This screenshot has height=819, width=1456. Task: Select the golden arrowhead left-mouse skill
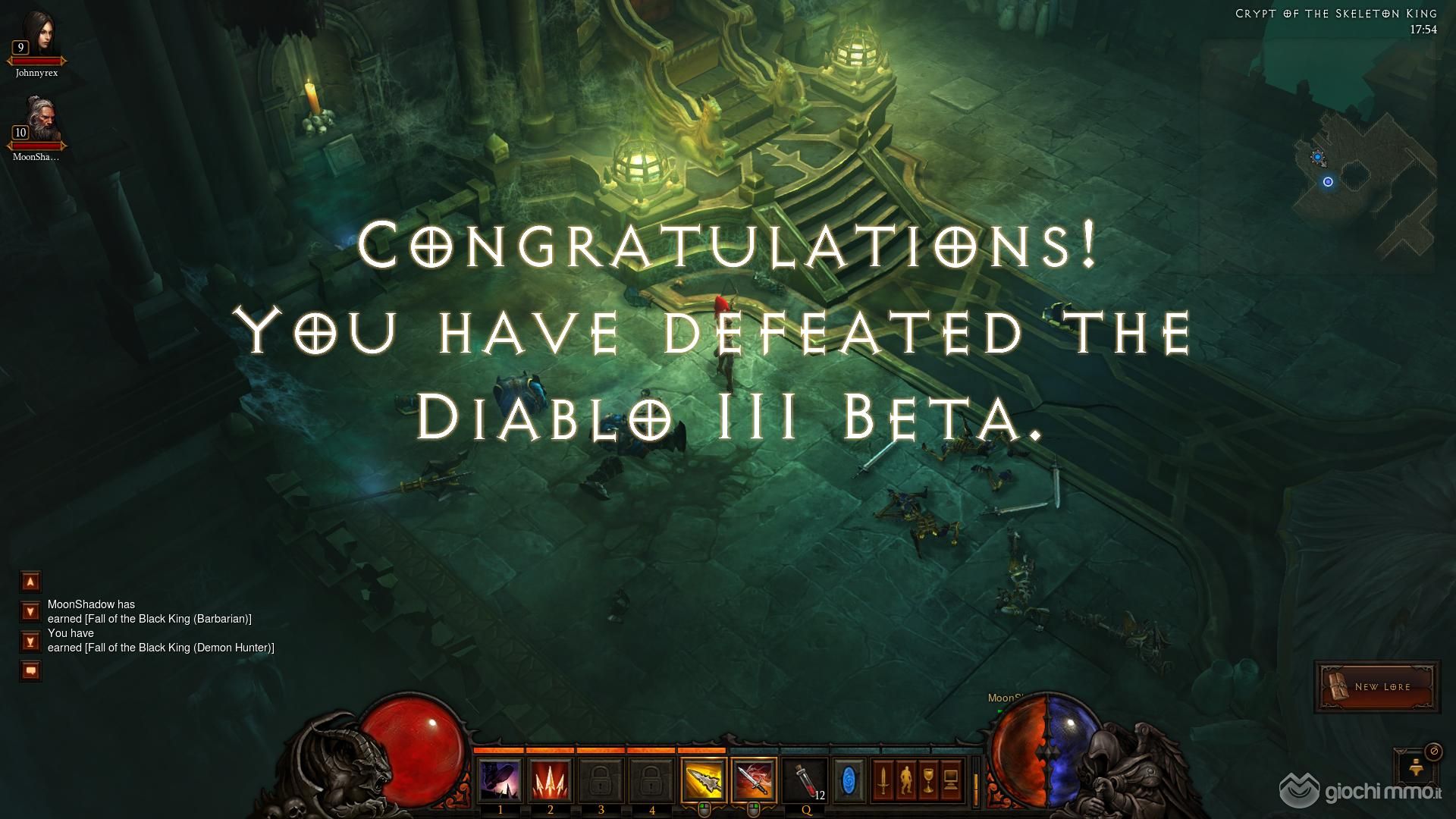pyautogui.click(x=703, y=780)
